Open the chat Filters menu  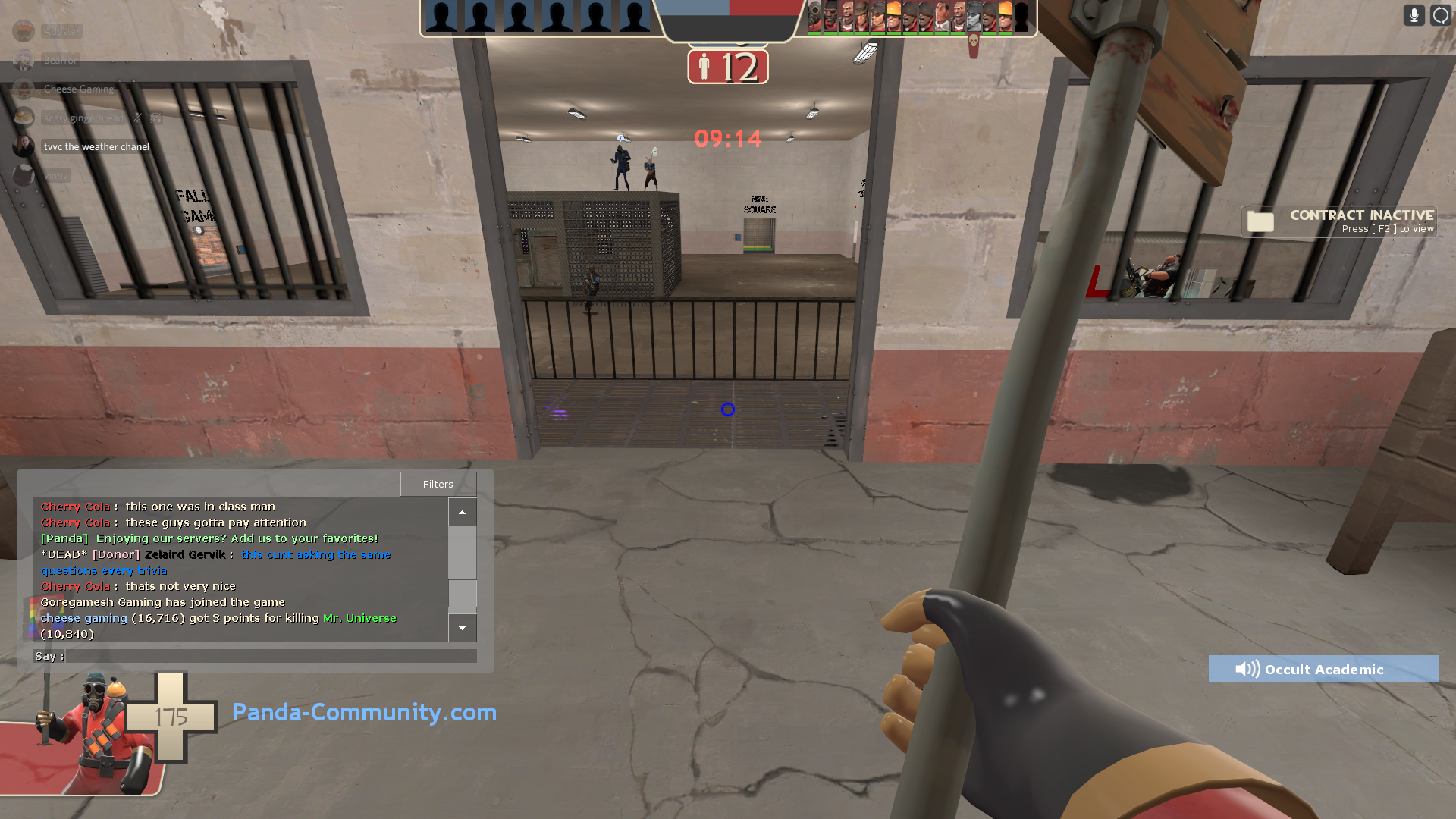coord(438,483)
